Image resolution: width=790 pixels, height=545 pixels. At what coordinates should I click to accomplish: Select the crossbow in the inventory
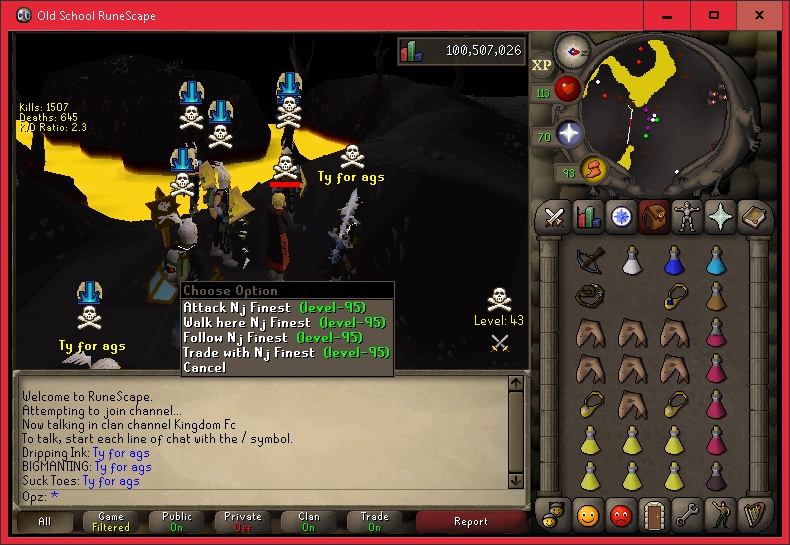point(590,259)
